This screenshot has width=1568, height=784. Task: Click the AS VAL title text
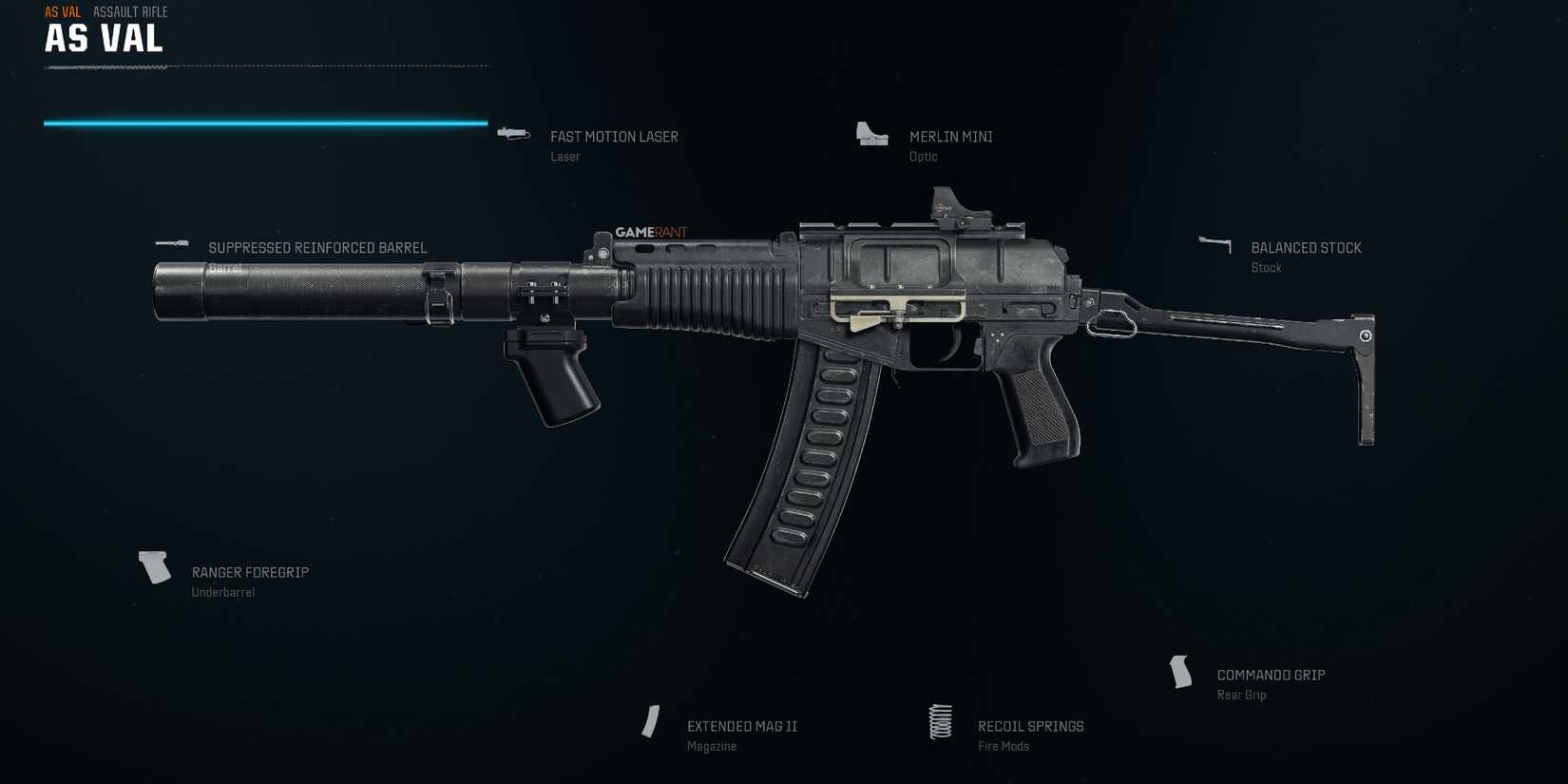103,40
